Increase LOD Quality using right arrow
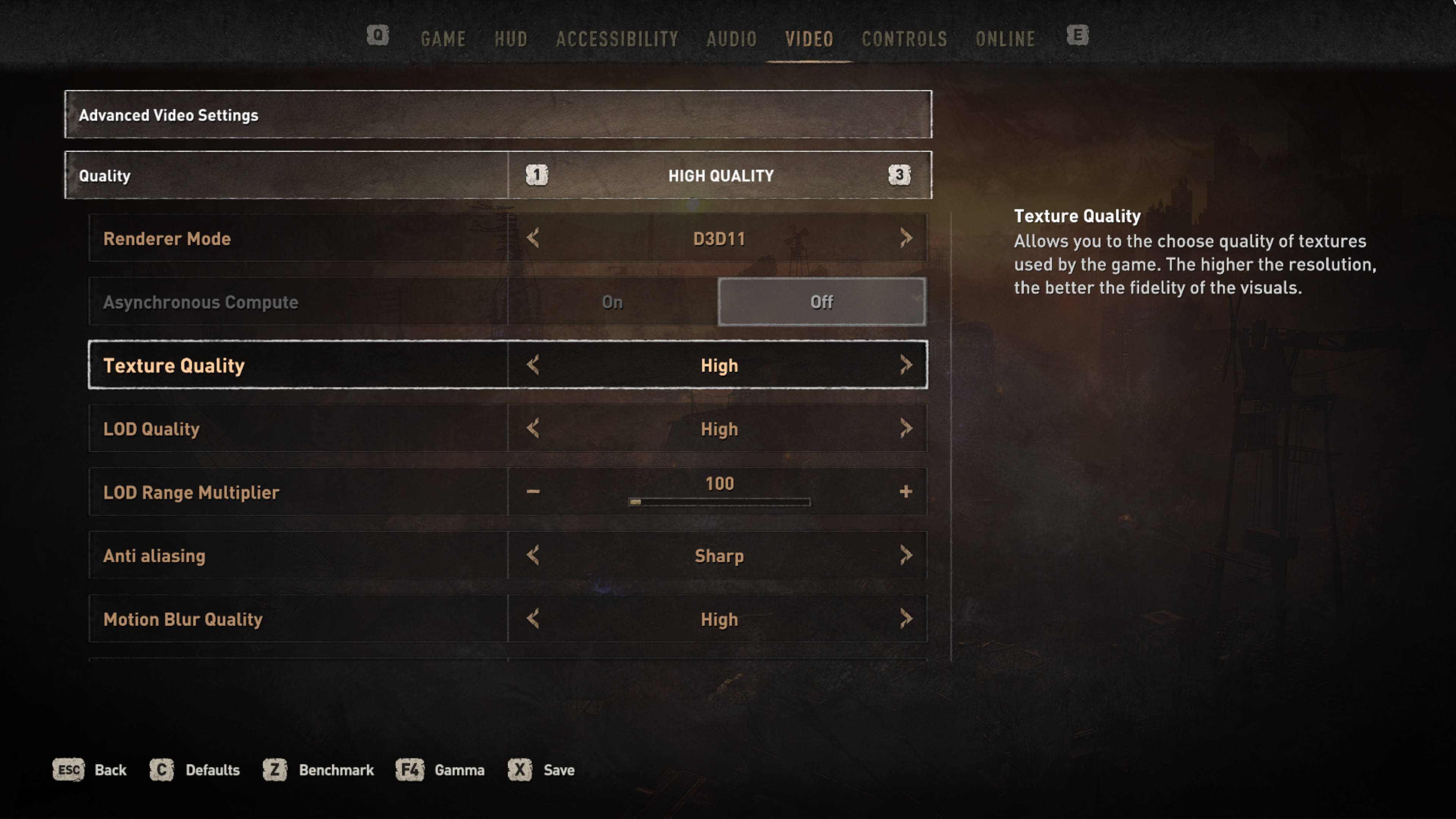 (x=906, y=428)
